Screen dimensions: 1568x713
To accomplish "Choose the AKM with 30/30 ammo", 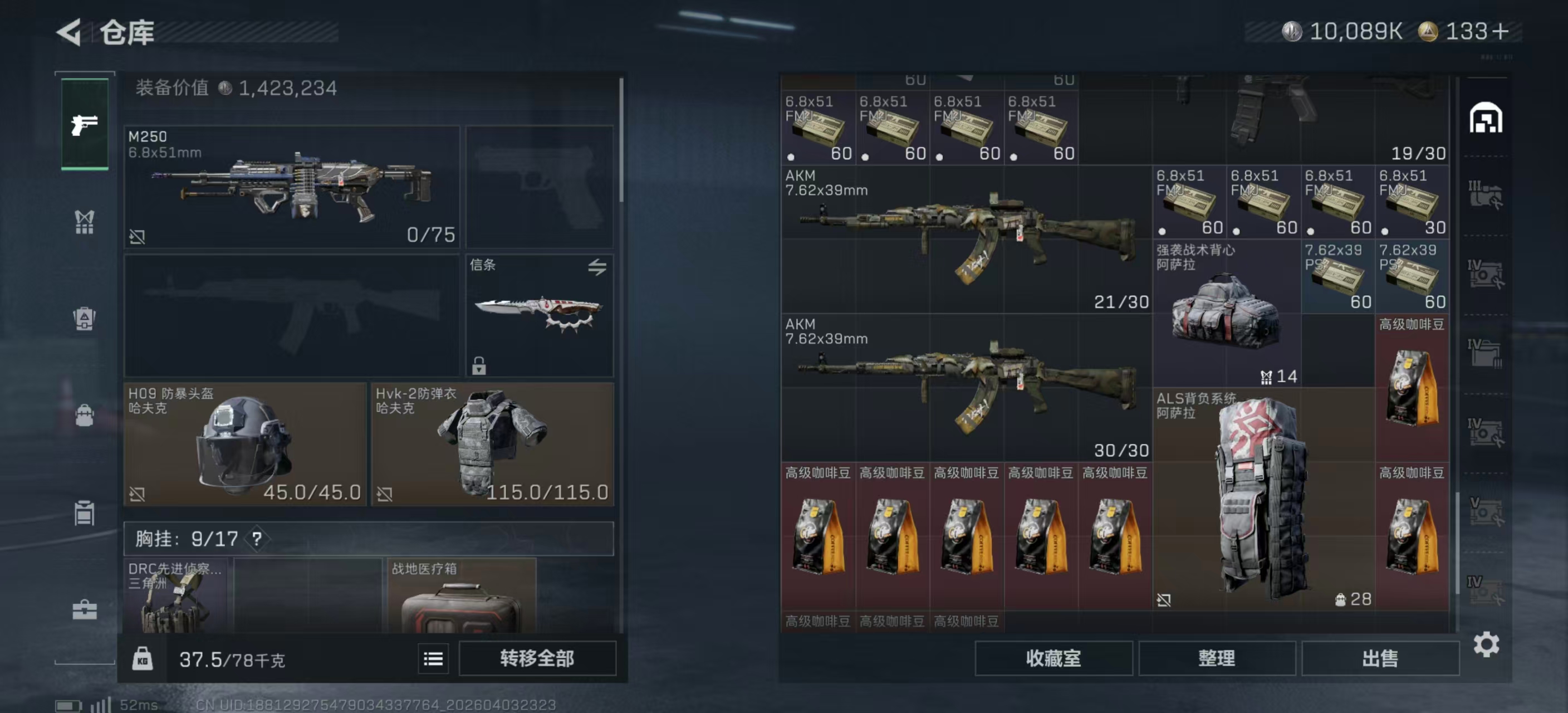I will 966,388.
